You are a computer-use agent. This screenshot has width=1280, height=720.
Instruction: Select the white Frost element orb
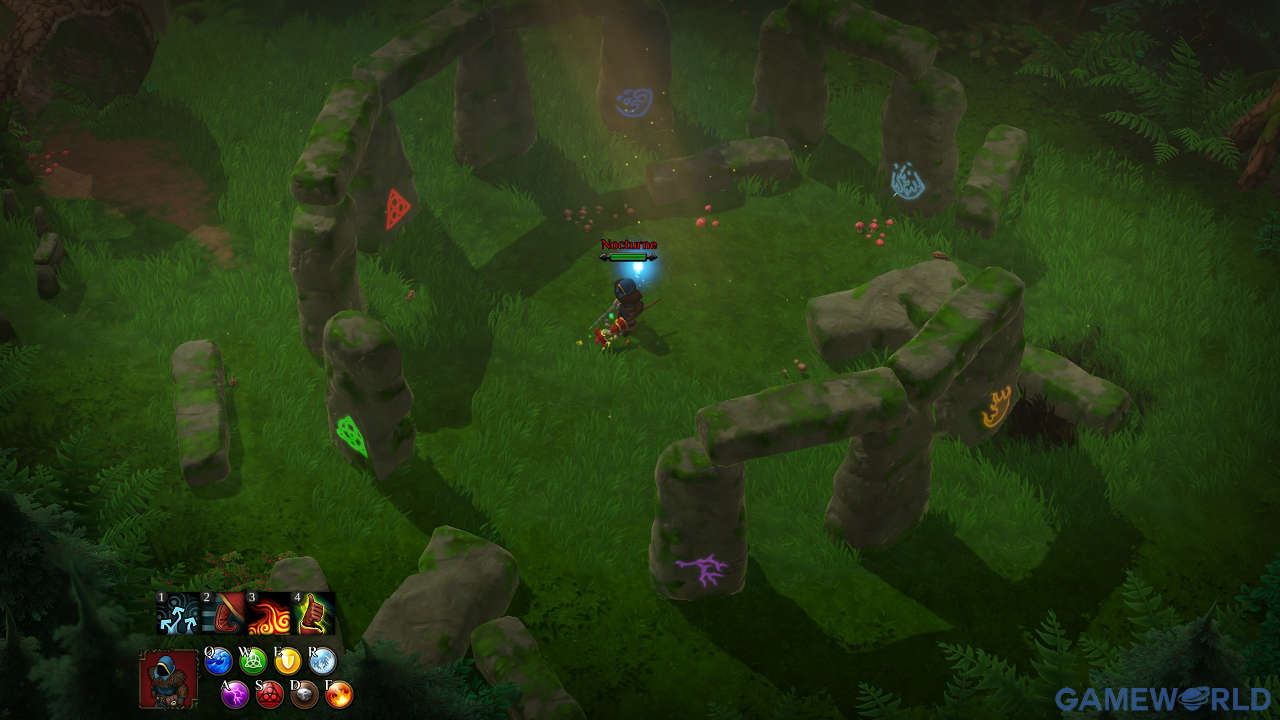322,661
